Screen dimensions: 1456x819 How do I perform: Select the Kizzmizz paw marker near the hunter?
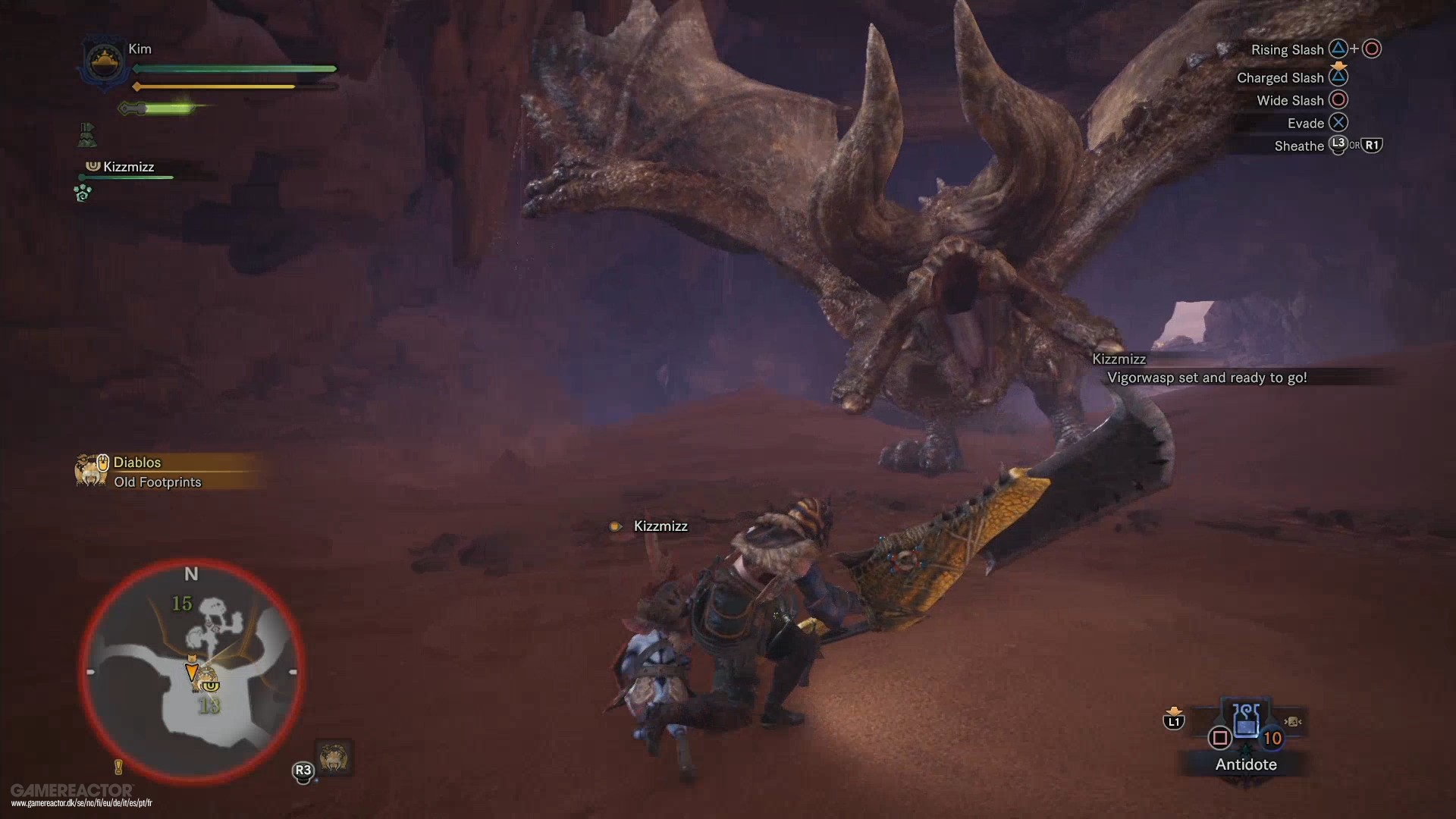pyautogui.click(x=615, y=526)
